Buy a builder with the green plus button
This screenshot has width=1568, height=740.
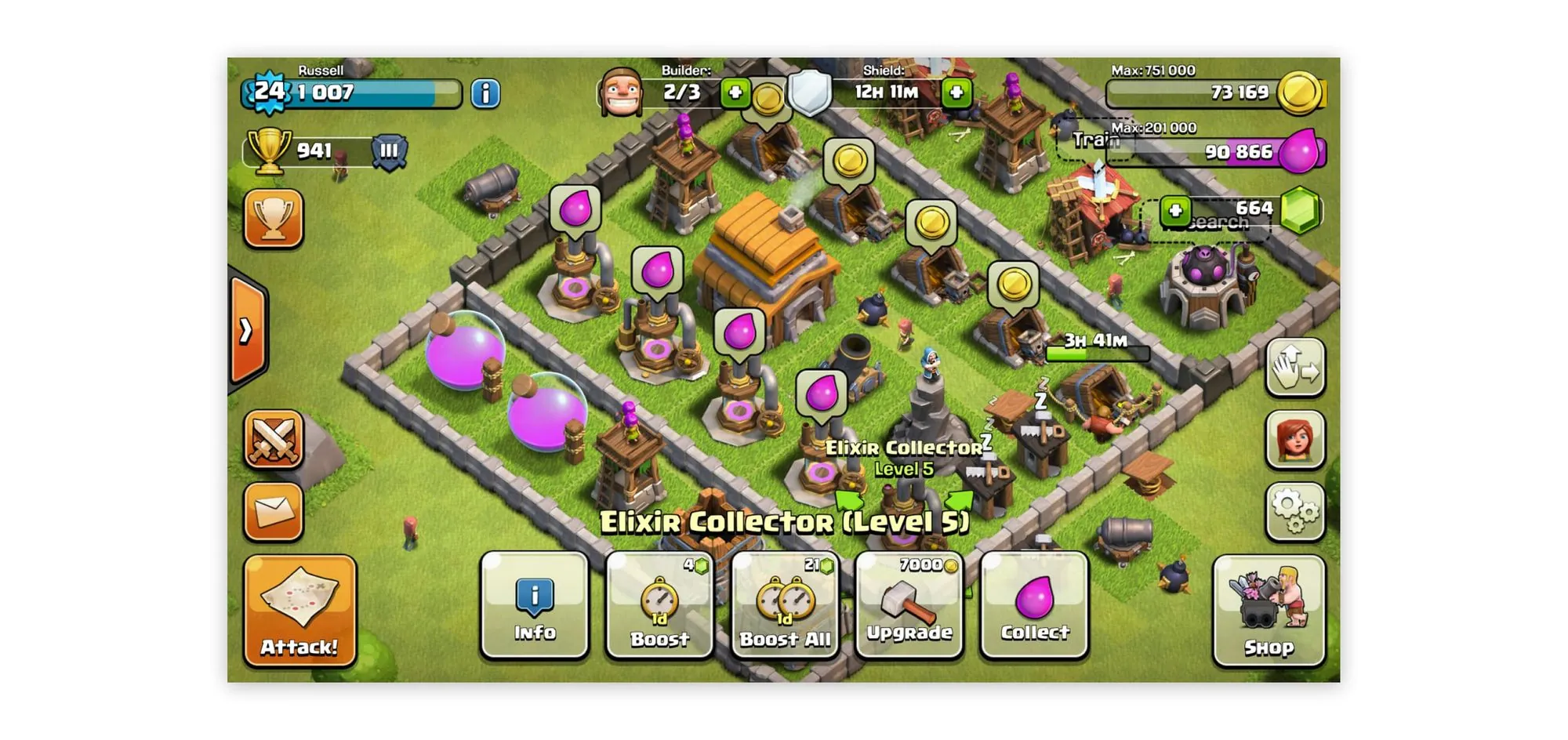tap(735, 92)
